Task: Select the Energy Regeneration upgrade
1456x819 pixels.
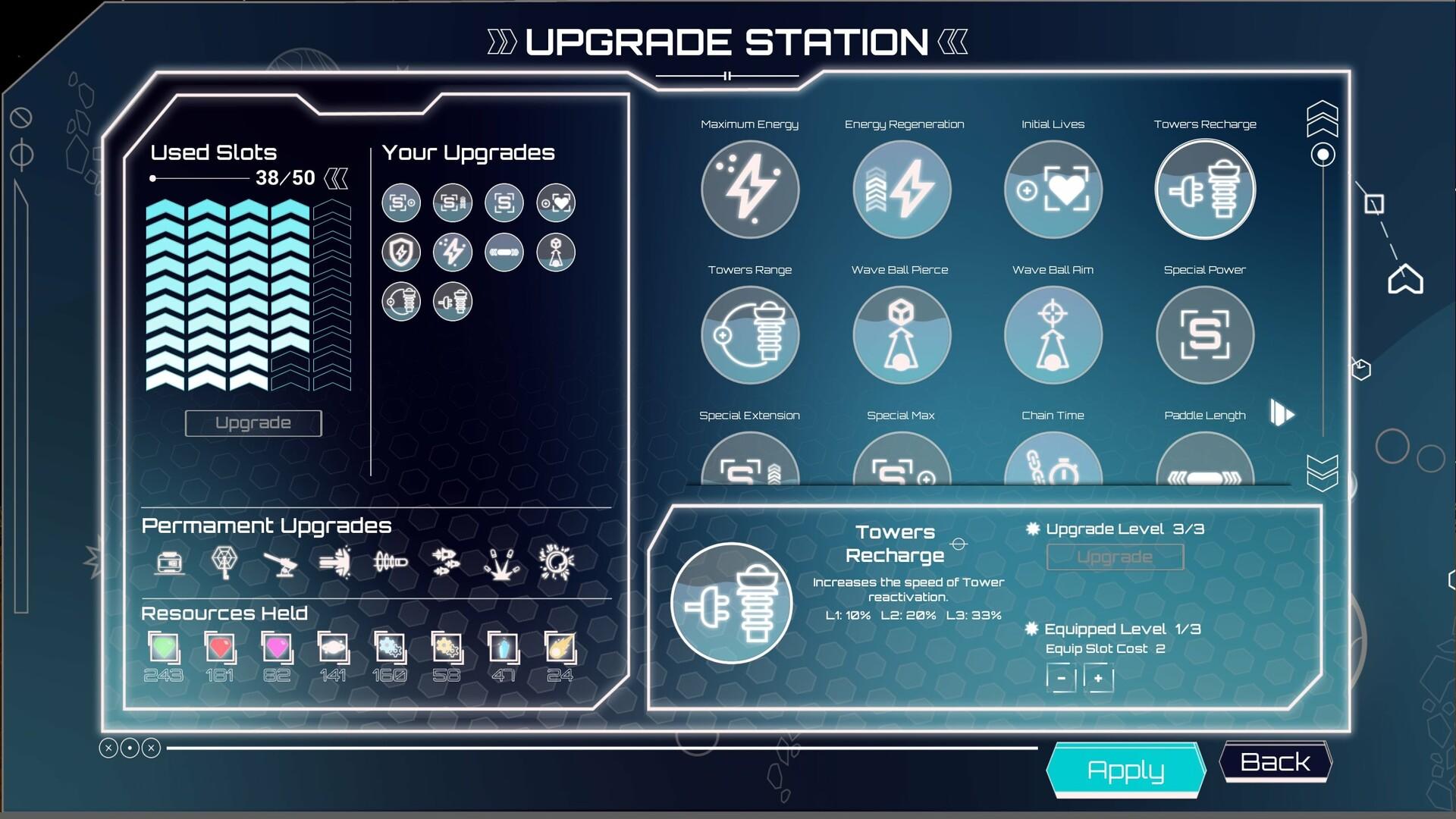Action: click(x=901, y=189)
